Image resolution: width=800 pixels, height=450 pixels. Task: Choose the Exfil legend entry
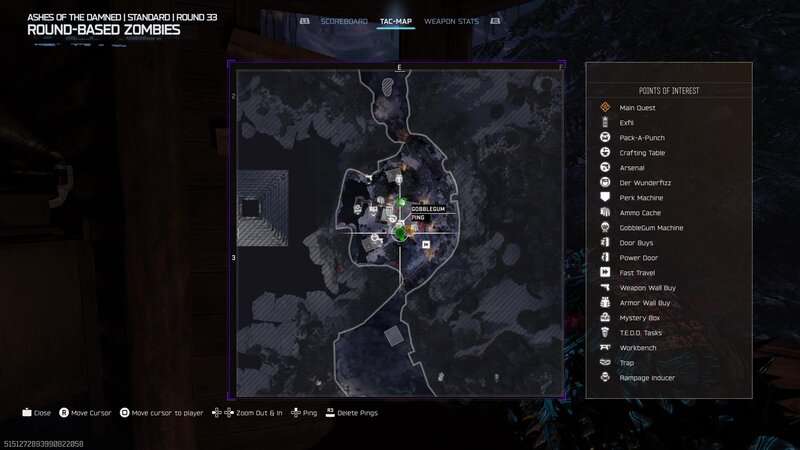(627, 123)
